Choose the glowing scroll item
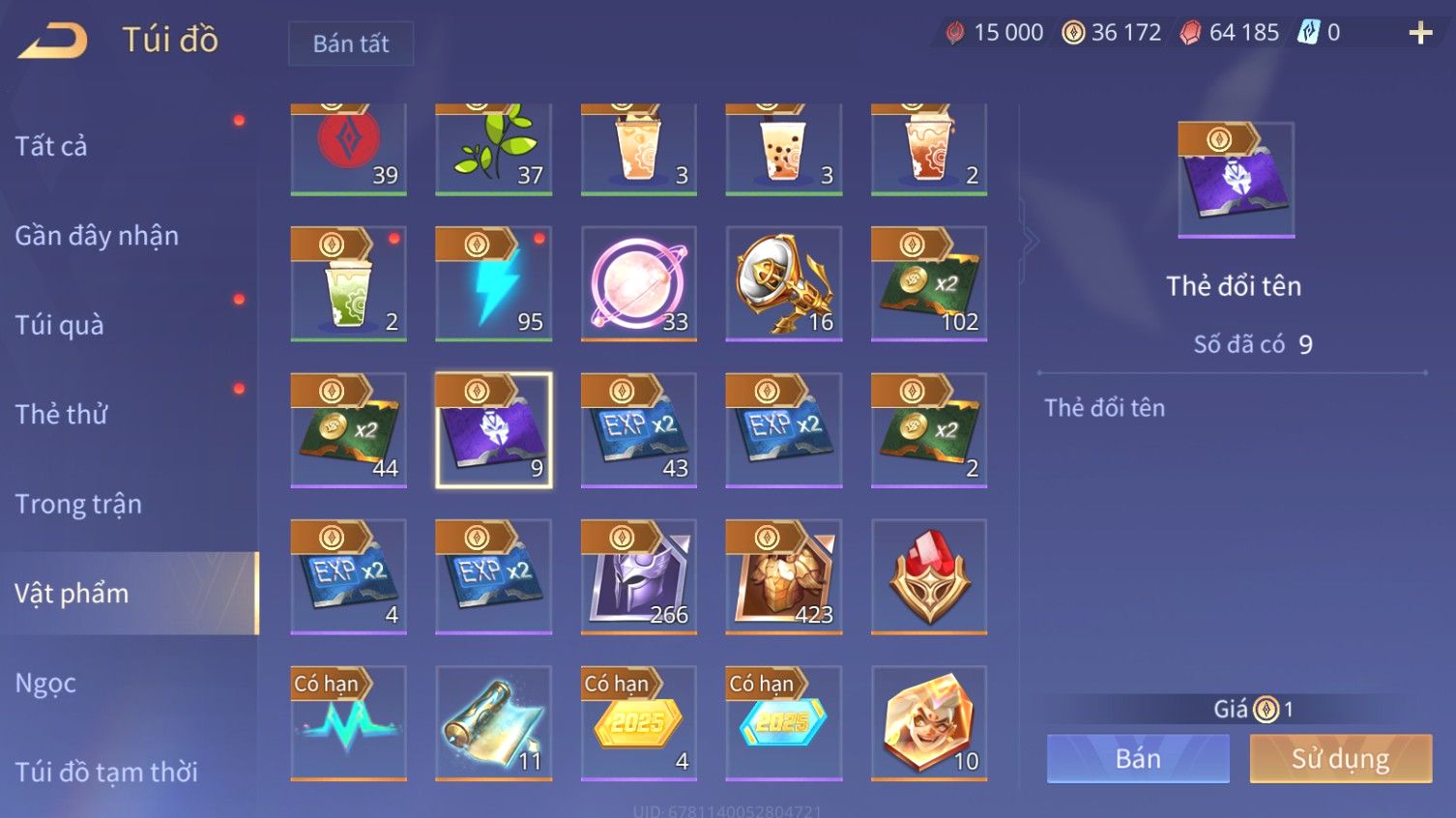This screenshot has width=1456, height=818. (494, 722)
